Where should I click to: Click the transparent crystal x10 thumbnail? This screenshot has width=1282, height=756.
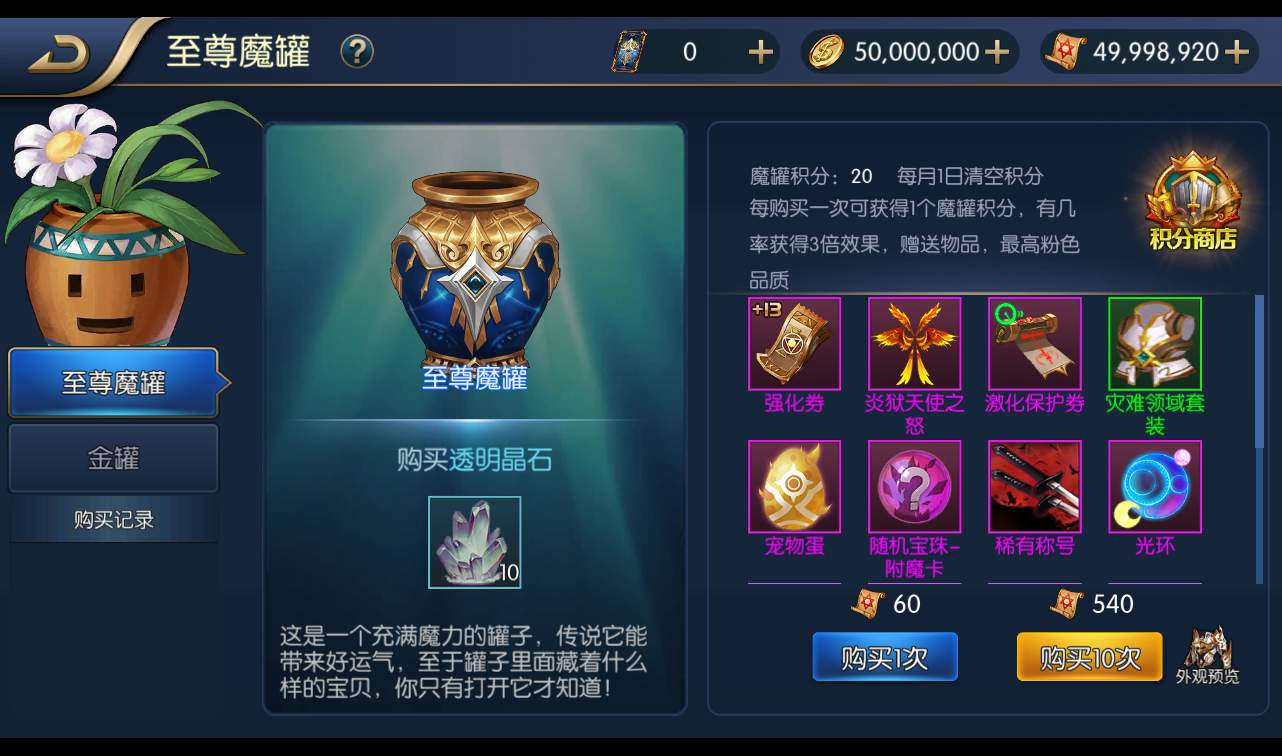(474, 542)
